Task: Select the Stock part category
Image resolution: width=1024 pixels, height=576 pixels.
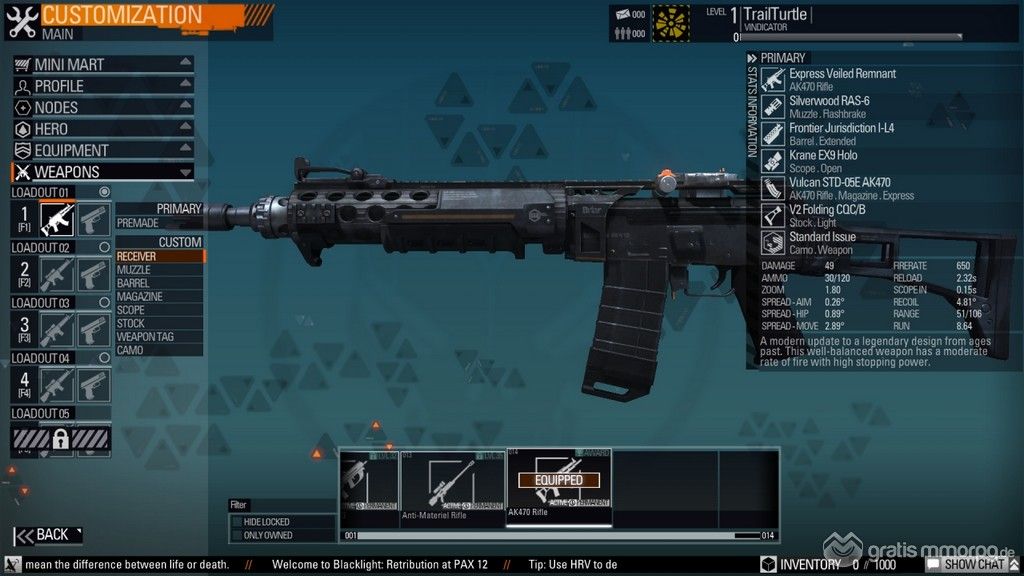Action: point(158,323)
